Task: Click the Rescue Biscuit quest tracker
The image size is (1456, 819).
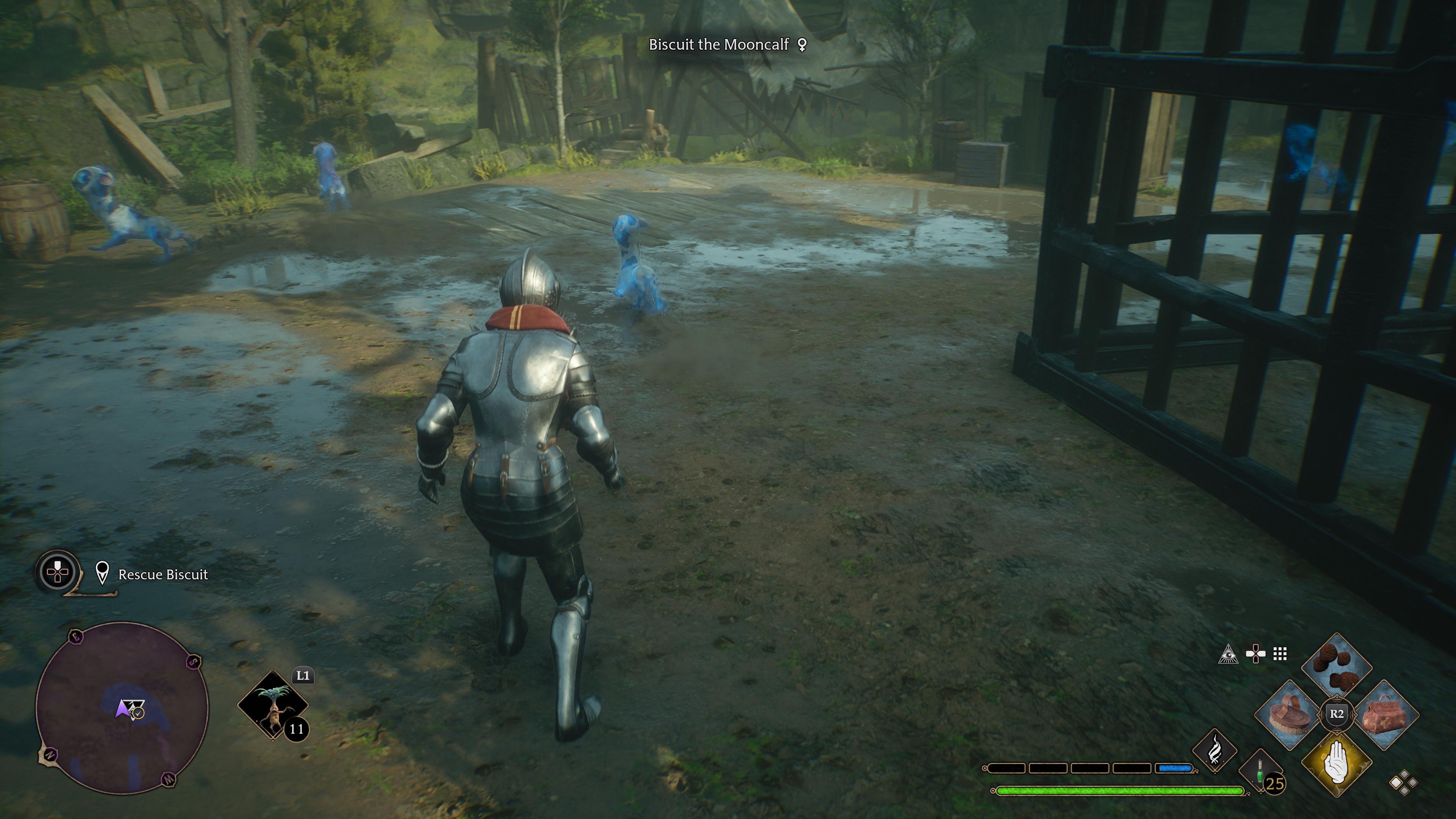Action: coord(163,575)
